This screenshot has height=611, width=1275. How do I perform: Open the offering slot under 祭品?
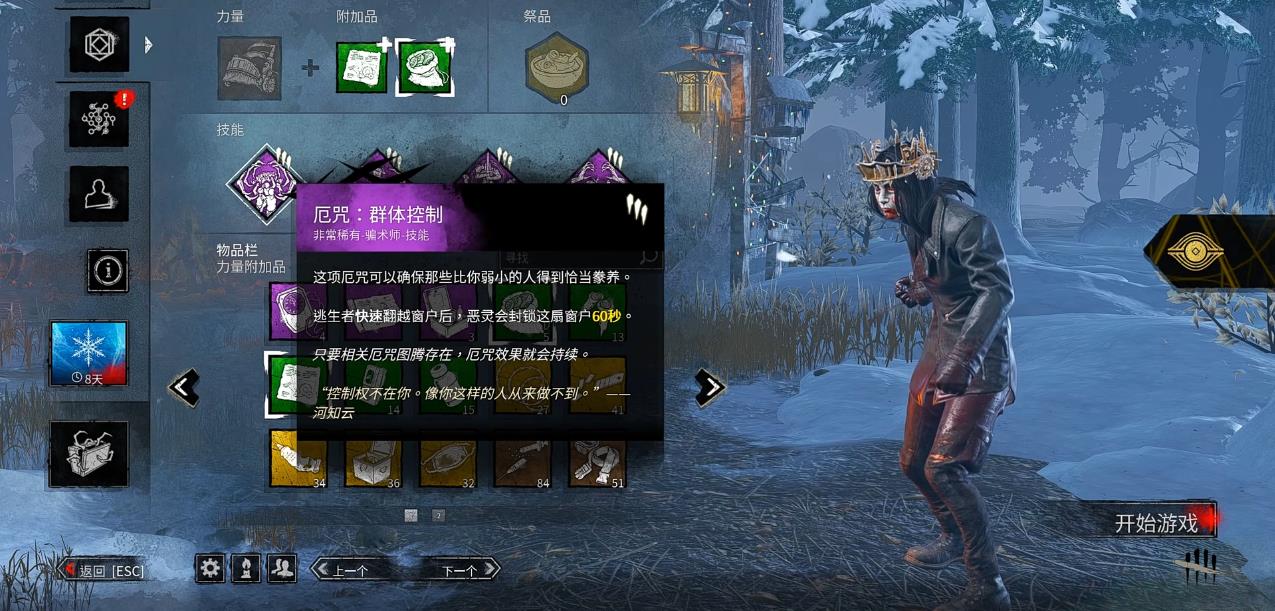point(556,68)
